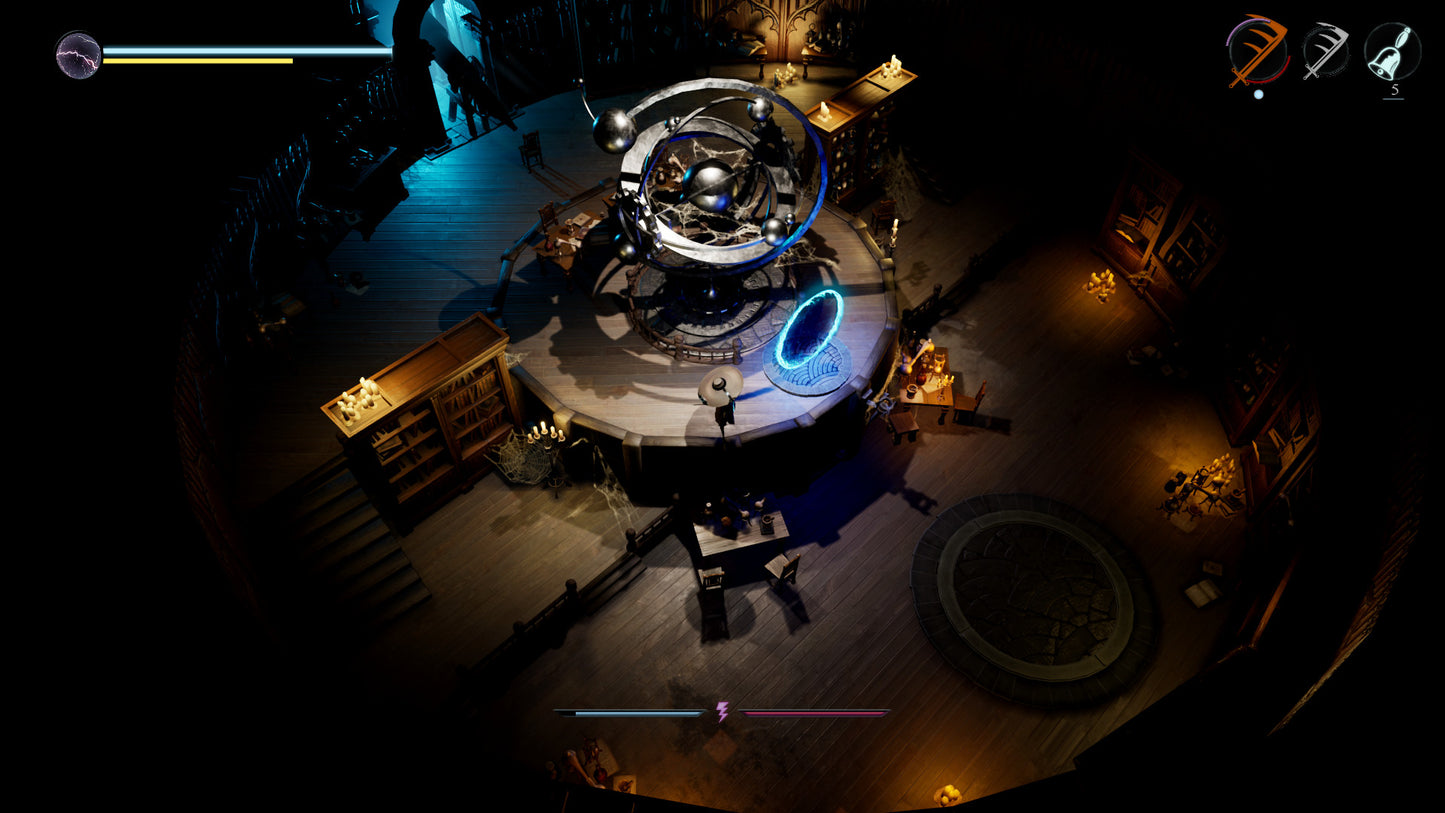1445x813 pixels.
Task: Click the yellow stamina bar top-left
Action: (197, 61)
